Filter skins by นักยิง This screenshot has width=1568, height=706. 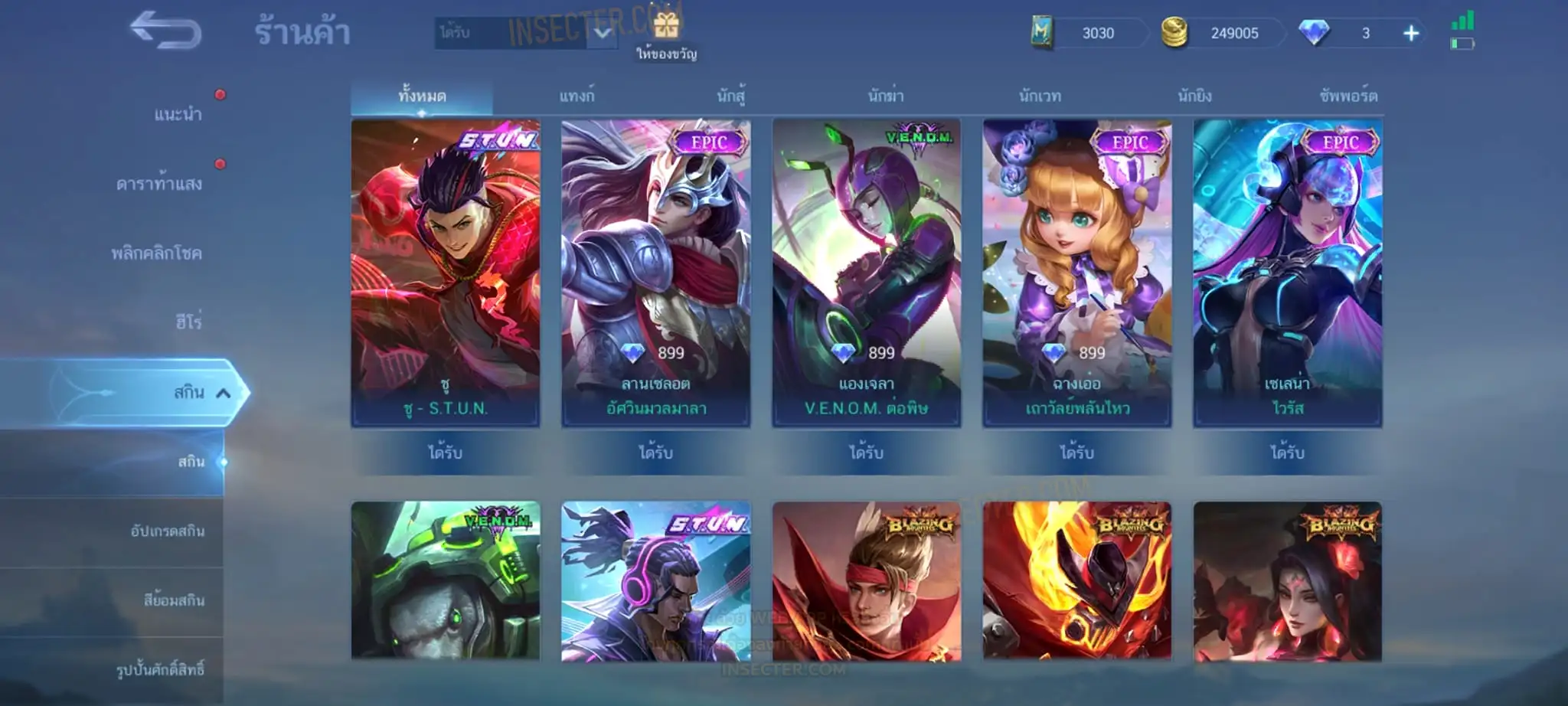tap(1194, 96)
